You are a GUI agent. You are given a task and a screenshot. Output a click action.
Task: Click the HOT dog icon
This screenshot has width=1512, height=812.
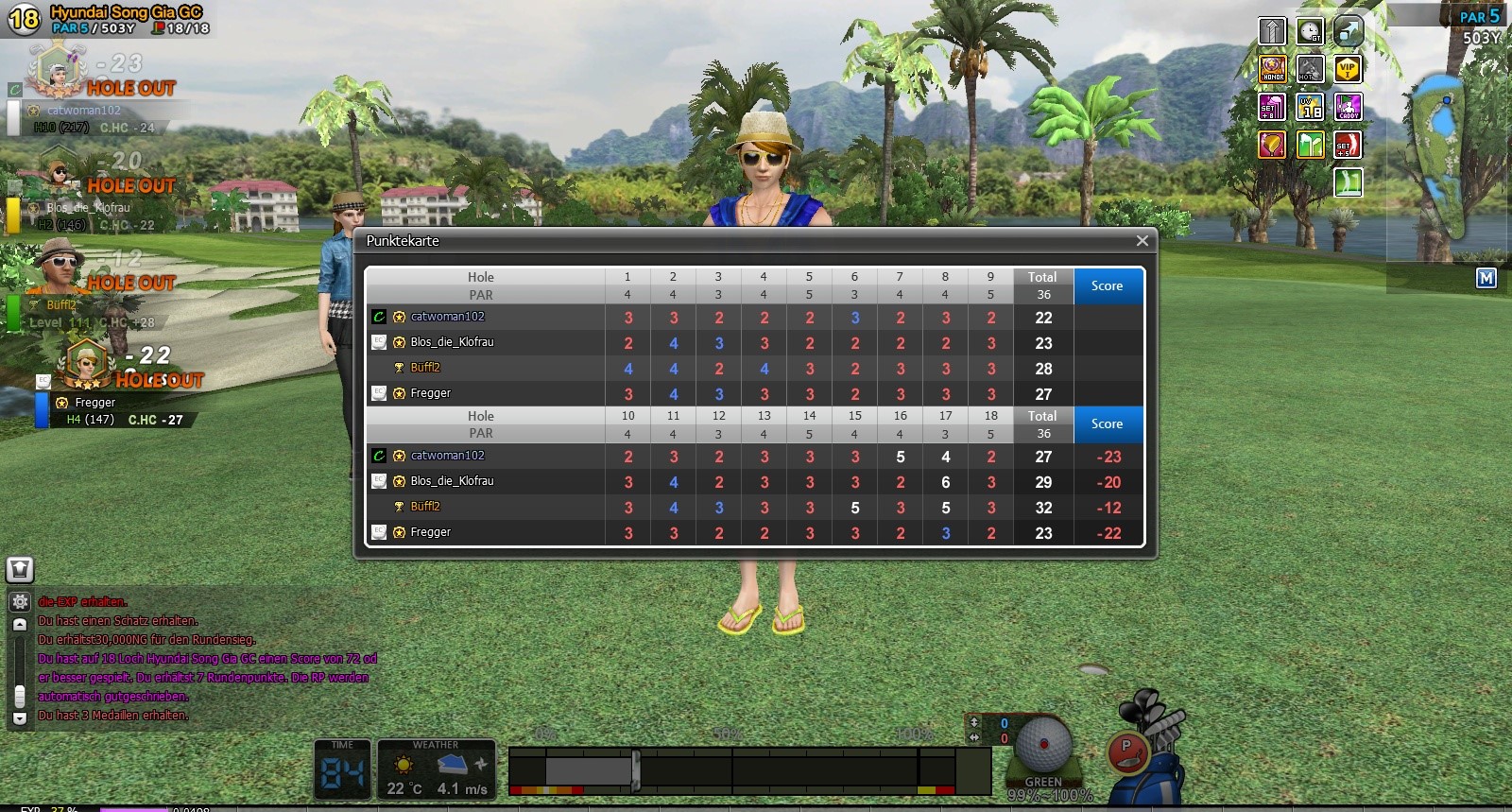tap(1310, 69)
